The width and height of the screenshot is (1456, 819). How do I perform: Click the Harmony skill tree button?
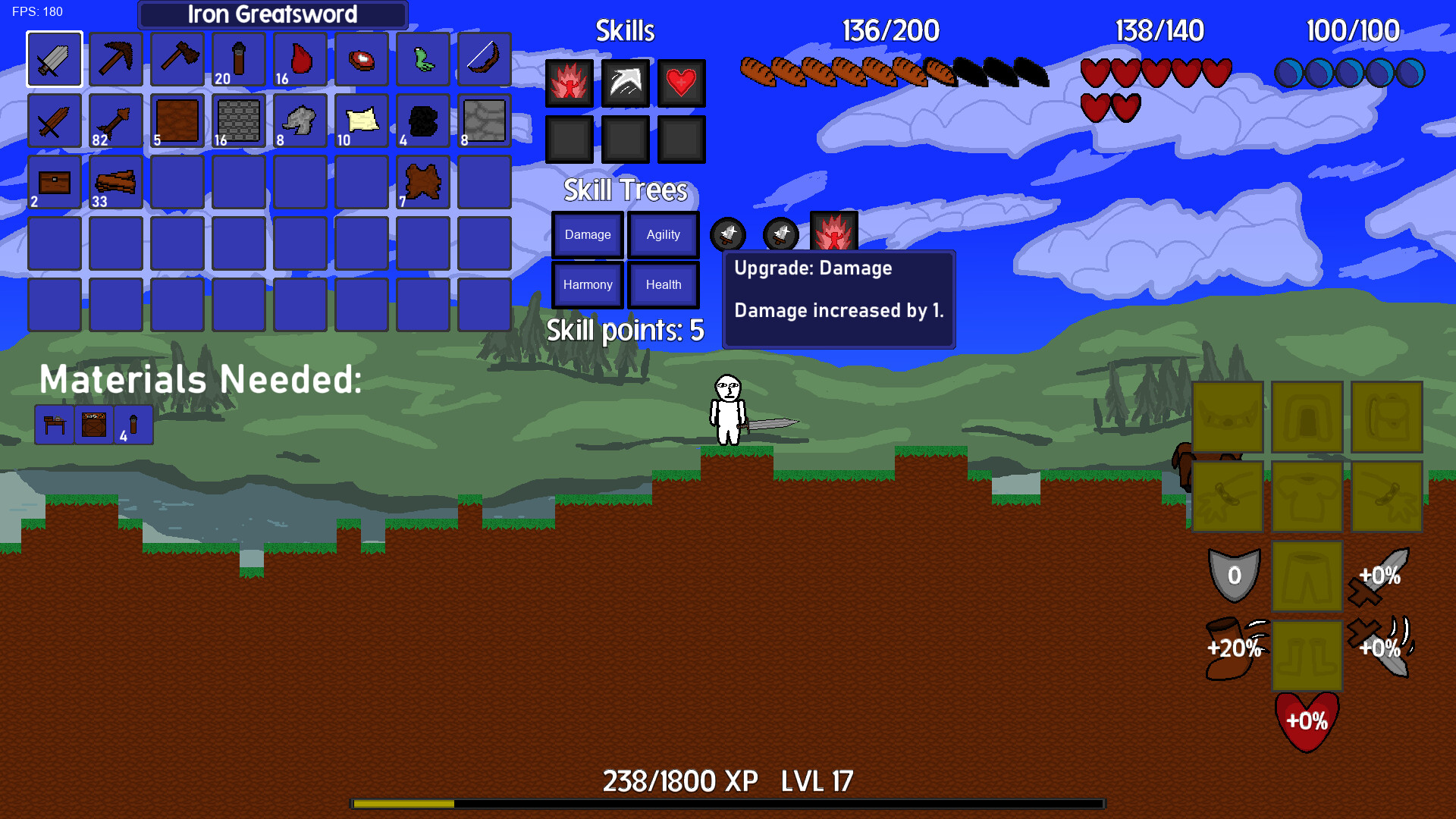pos(588,284)
